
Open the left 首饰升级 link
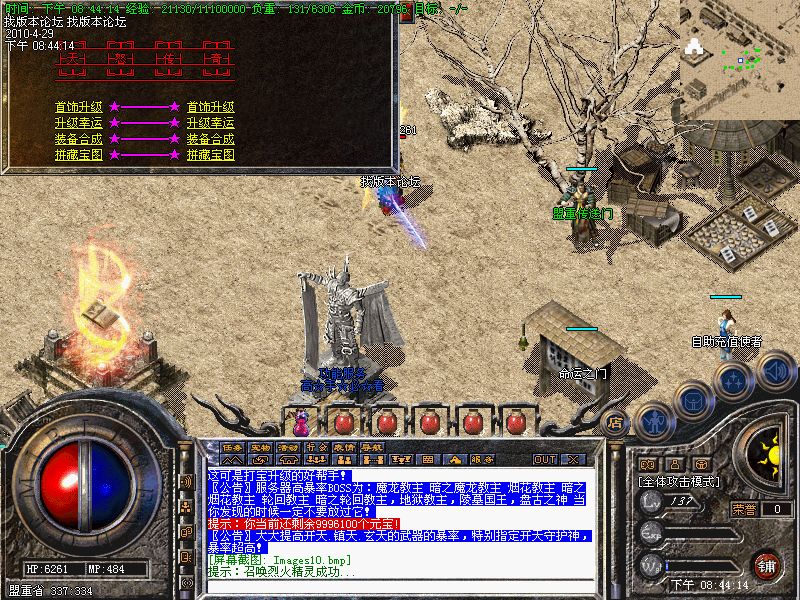79,106
